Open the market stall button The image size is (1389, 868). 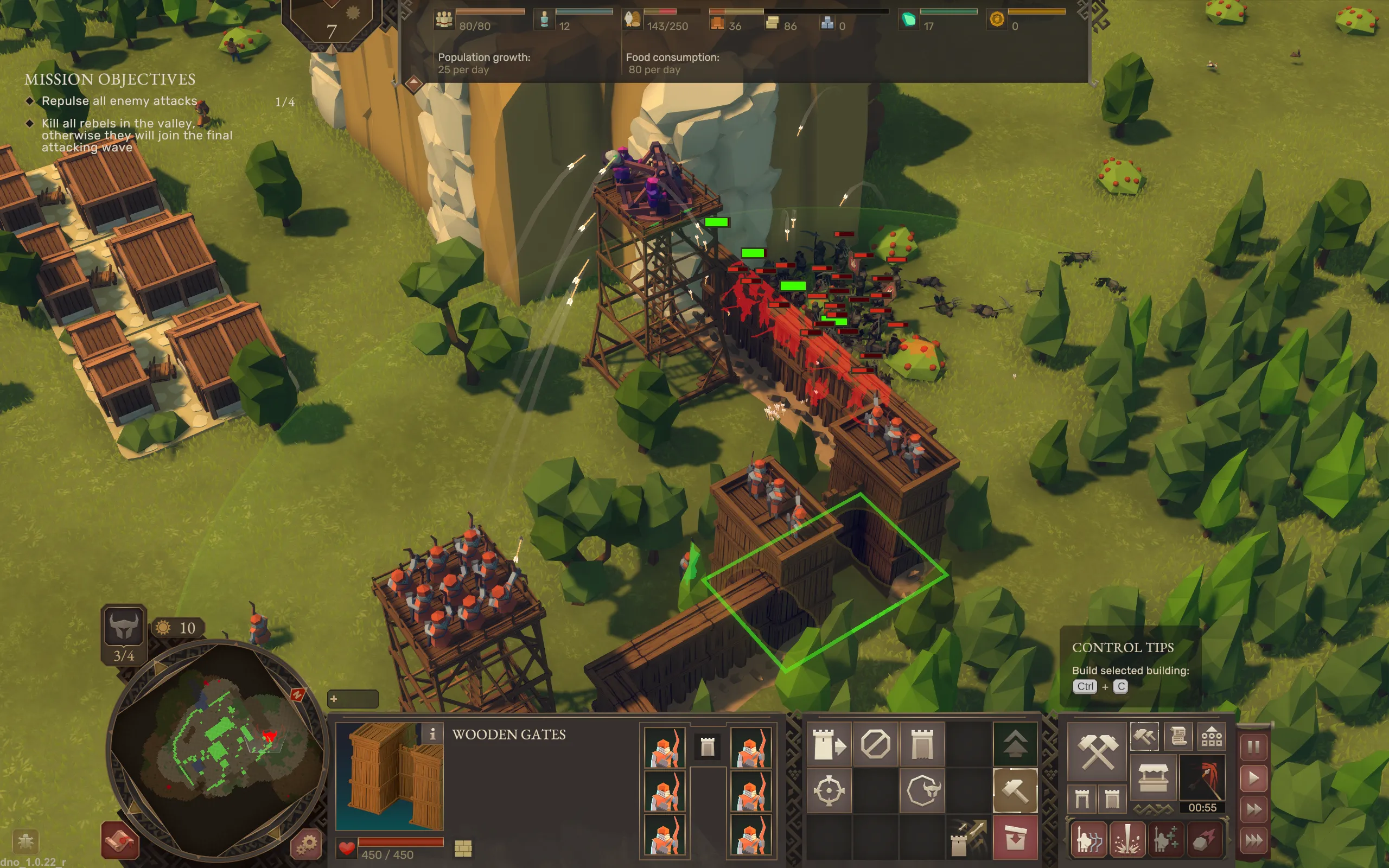pos(1152,778)
